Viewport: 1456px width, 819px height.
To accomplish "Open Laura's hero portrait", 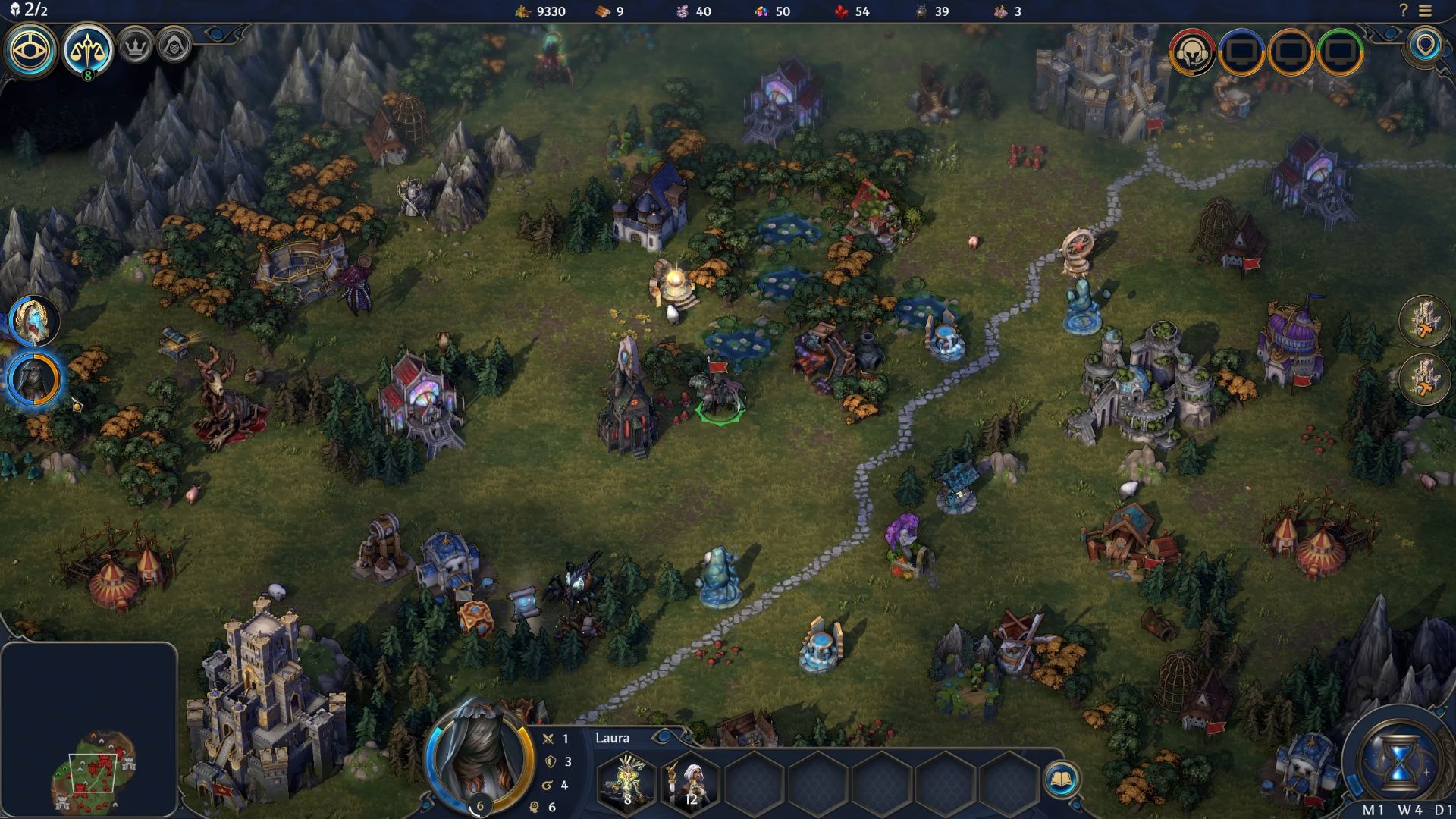I will (x=479, y=761).
